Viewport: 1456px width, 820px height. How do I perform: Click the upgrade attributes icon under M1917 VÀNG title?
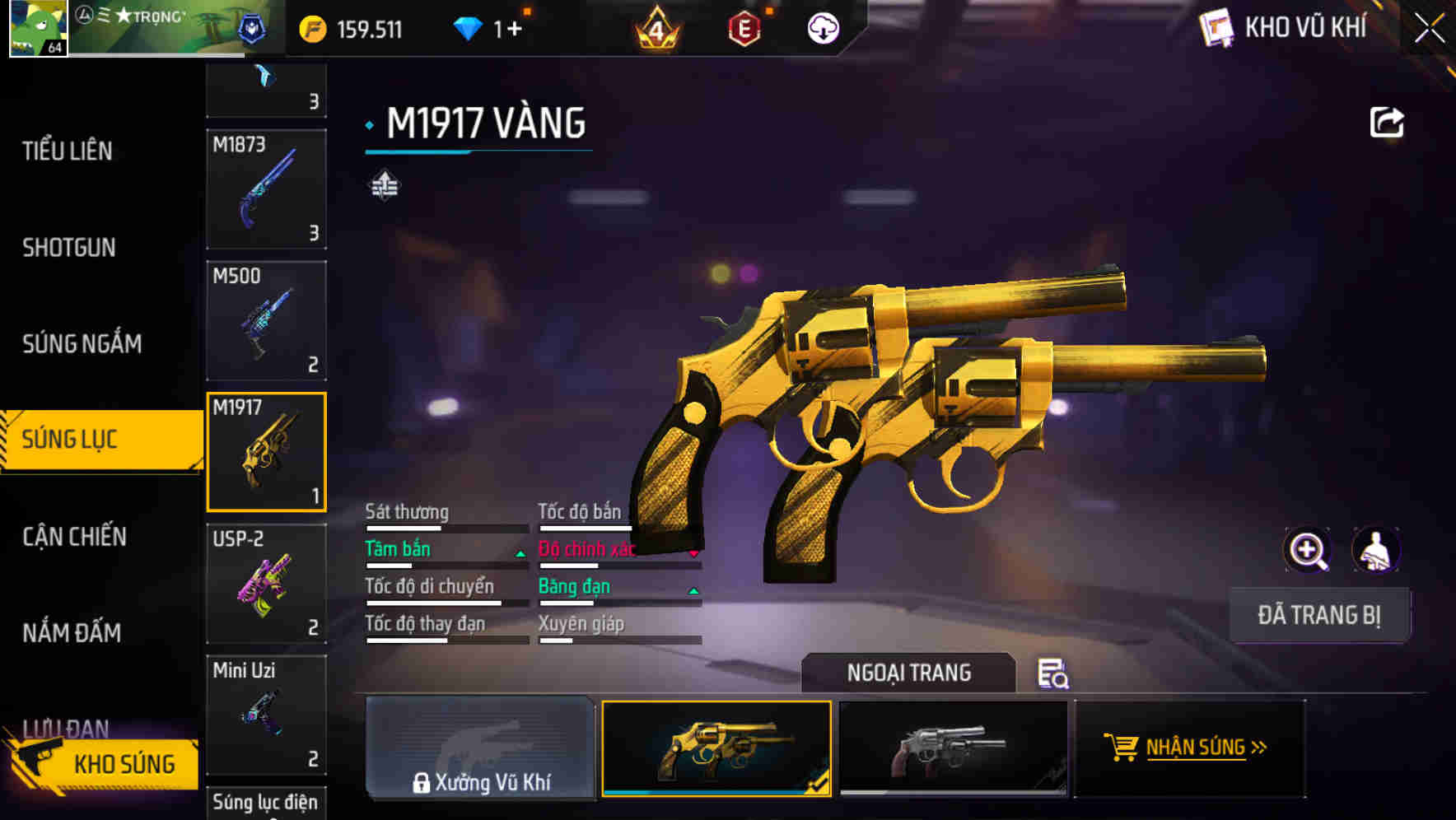pos(384,185)
